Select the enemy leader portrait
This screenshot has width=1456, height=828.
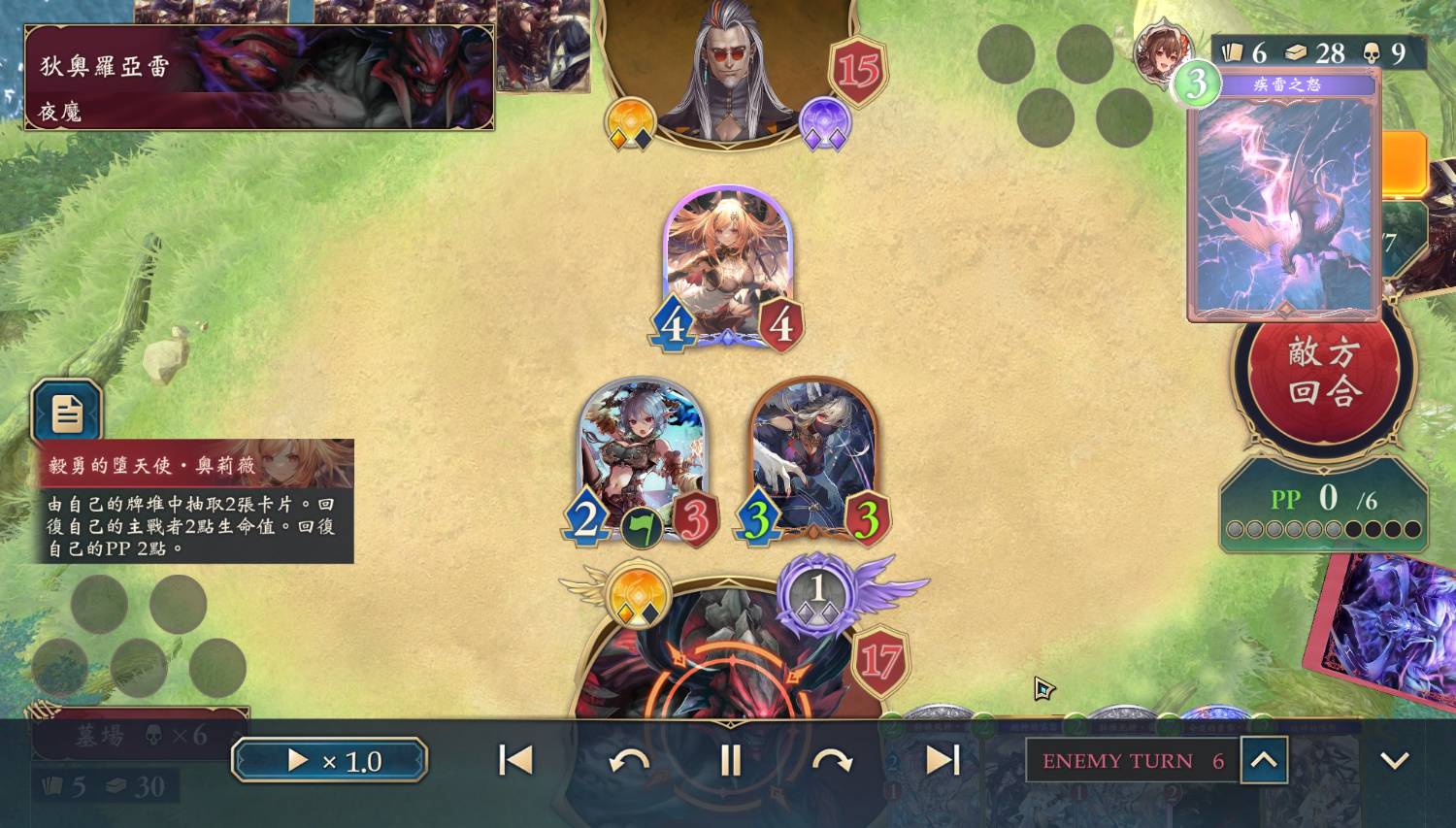pos(728,68)
